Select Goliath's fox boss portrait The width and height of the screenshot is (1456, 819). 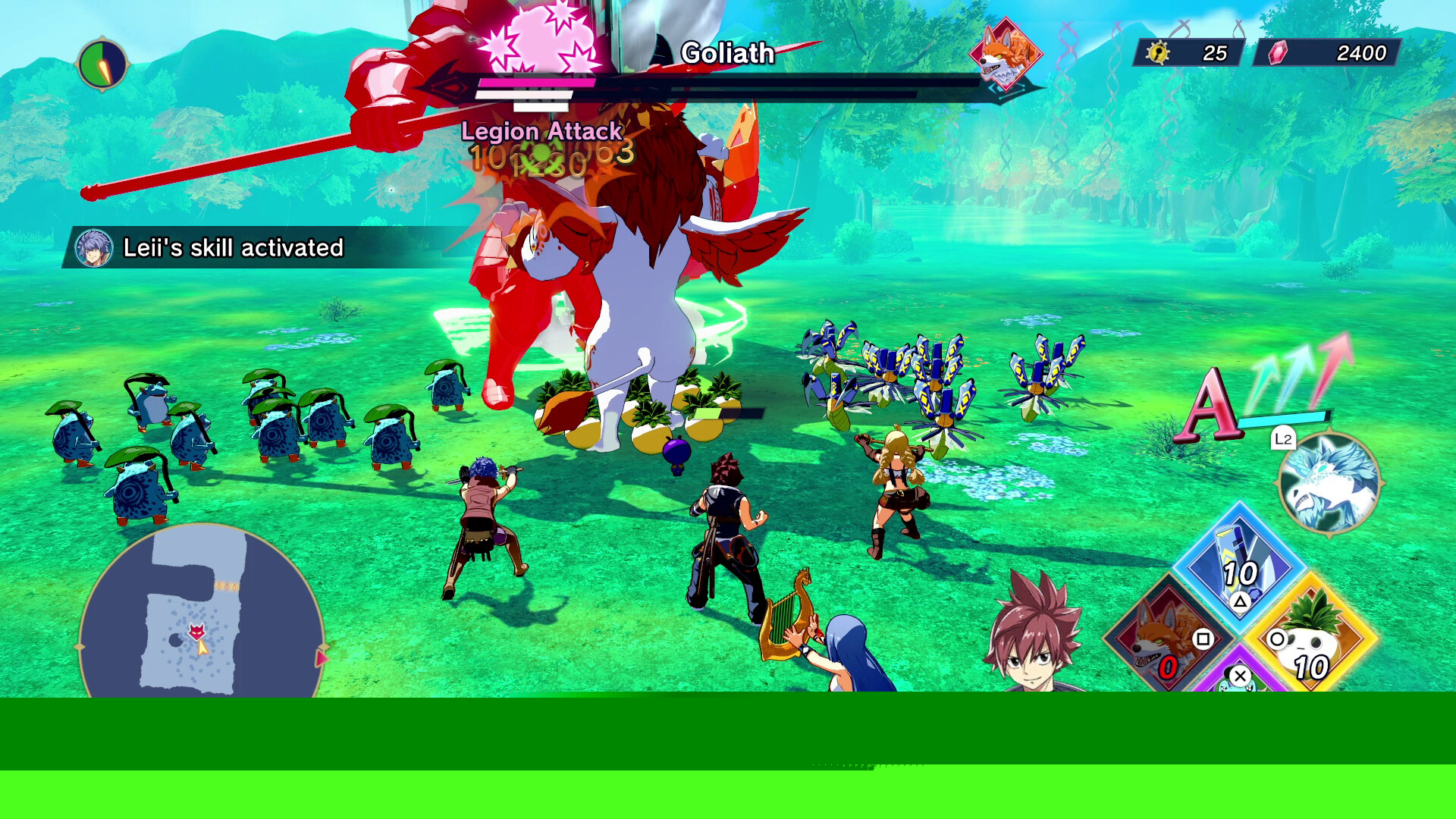point(1006,55)
